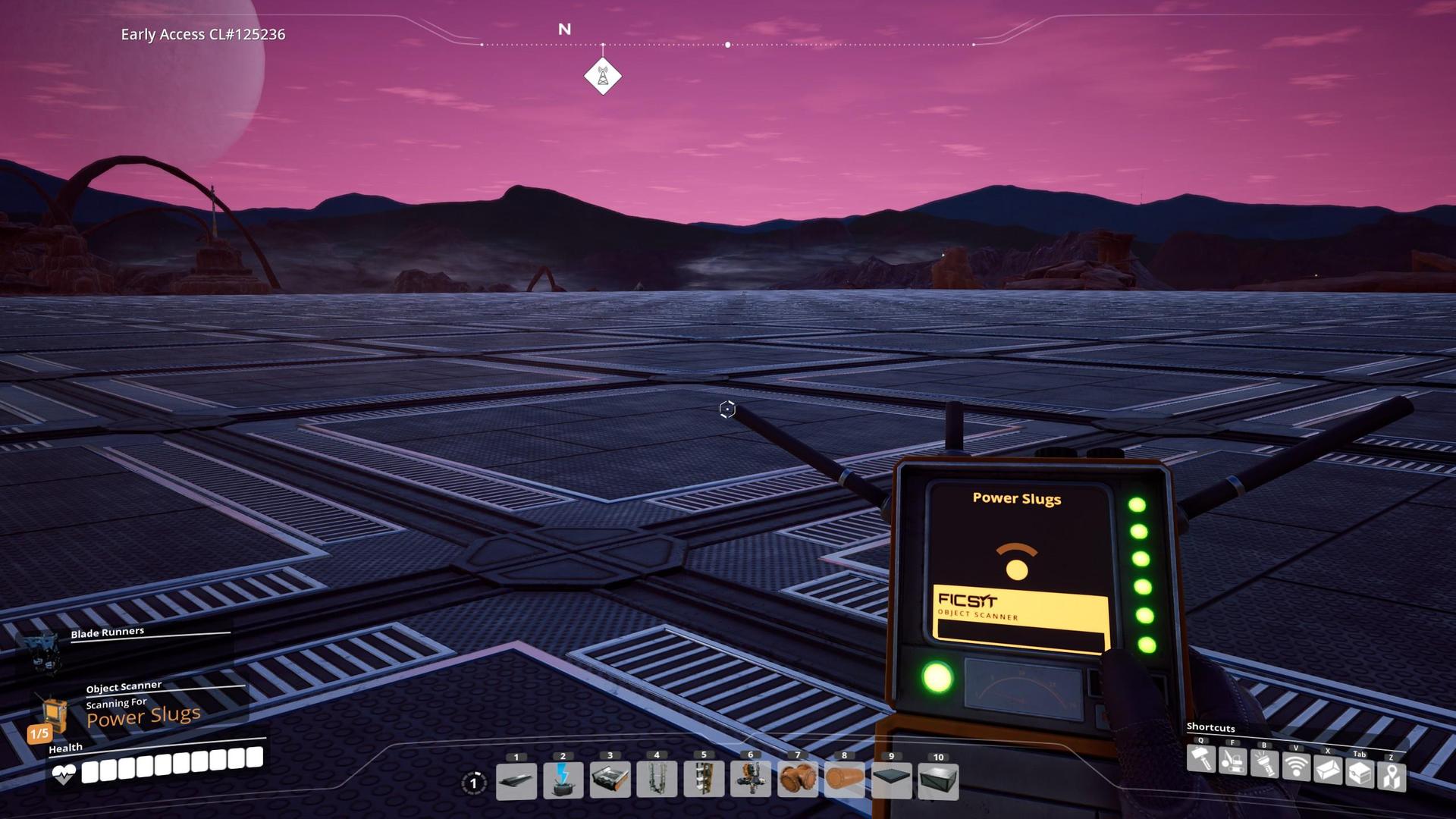Select the stackable pole in hotbar slot 5
1456x819 pixels.
coord(704,781)
